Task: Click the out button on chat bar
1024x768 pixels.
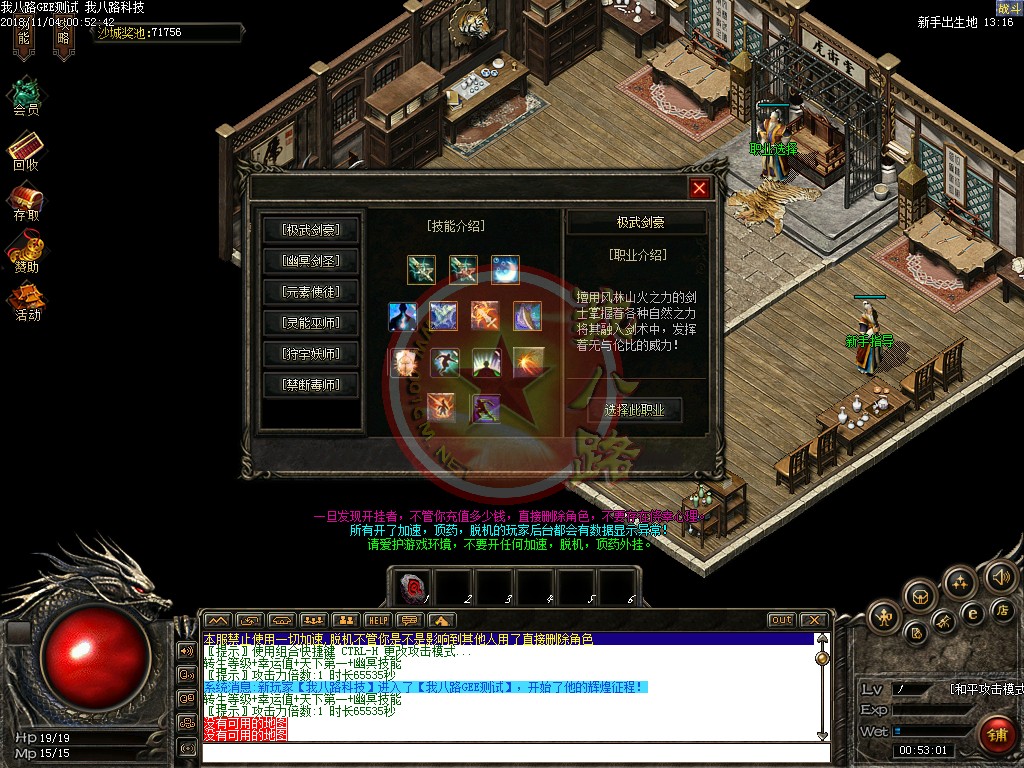Action: (x=781, y=620)
